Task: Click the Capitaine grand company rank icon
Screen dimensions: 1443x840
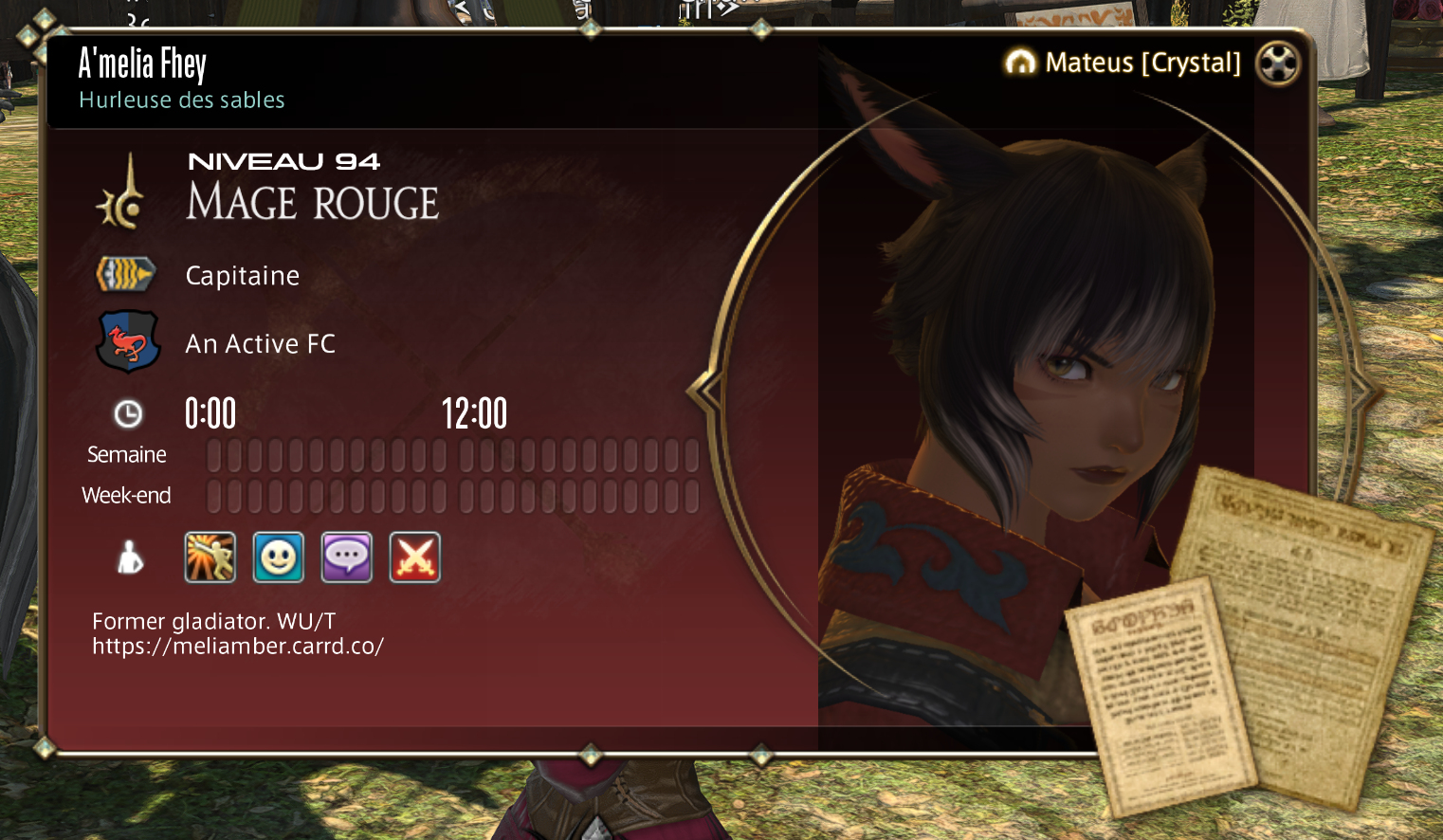Action: click(x=125, y=275)
